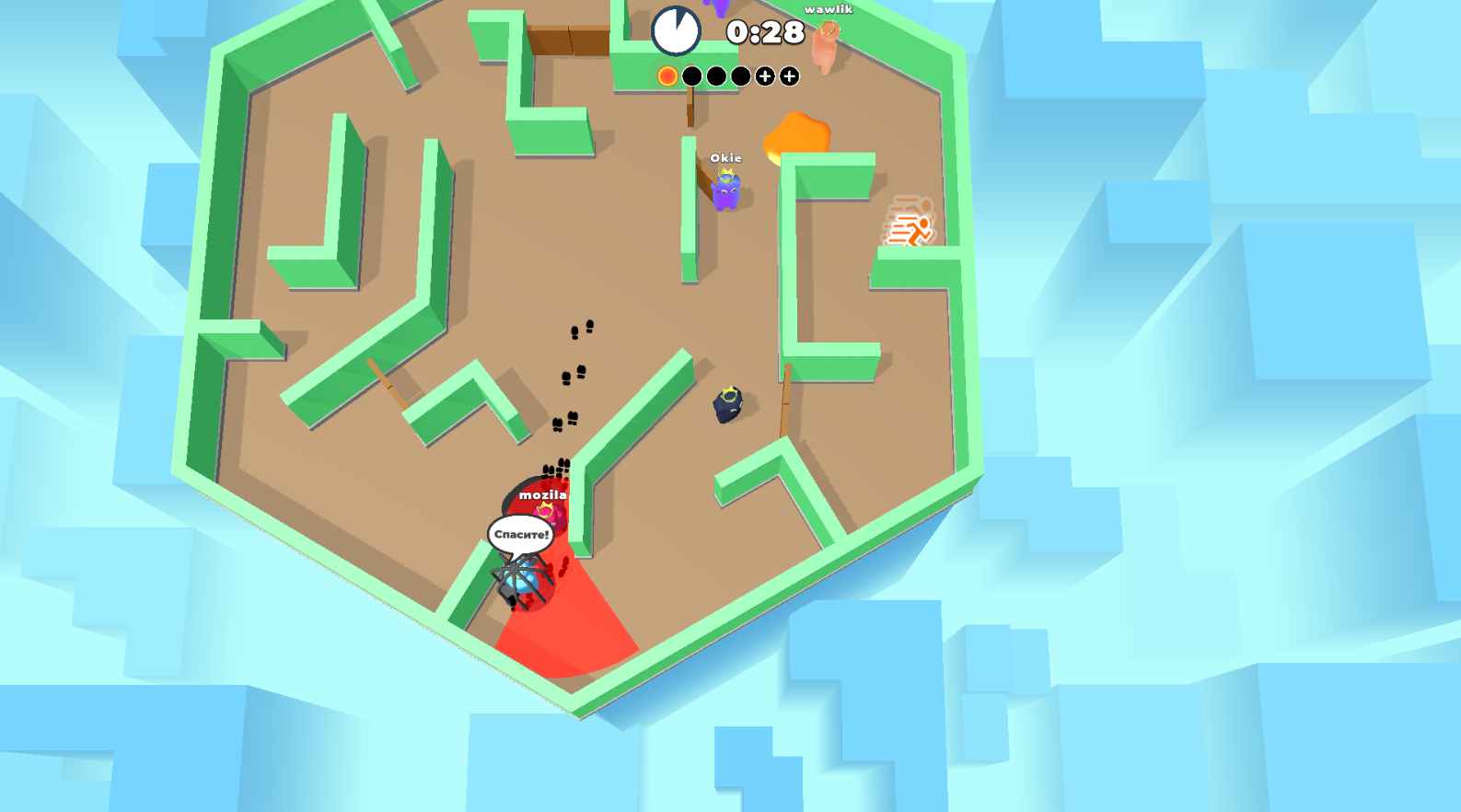Click the timer clock icon
The width and height of the screenshot is (1461, 812).
(678, 29)
